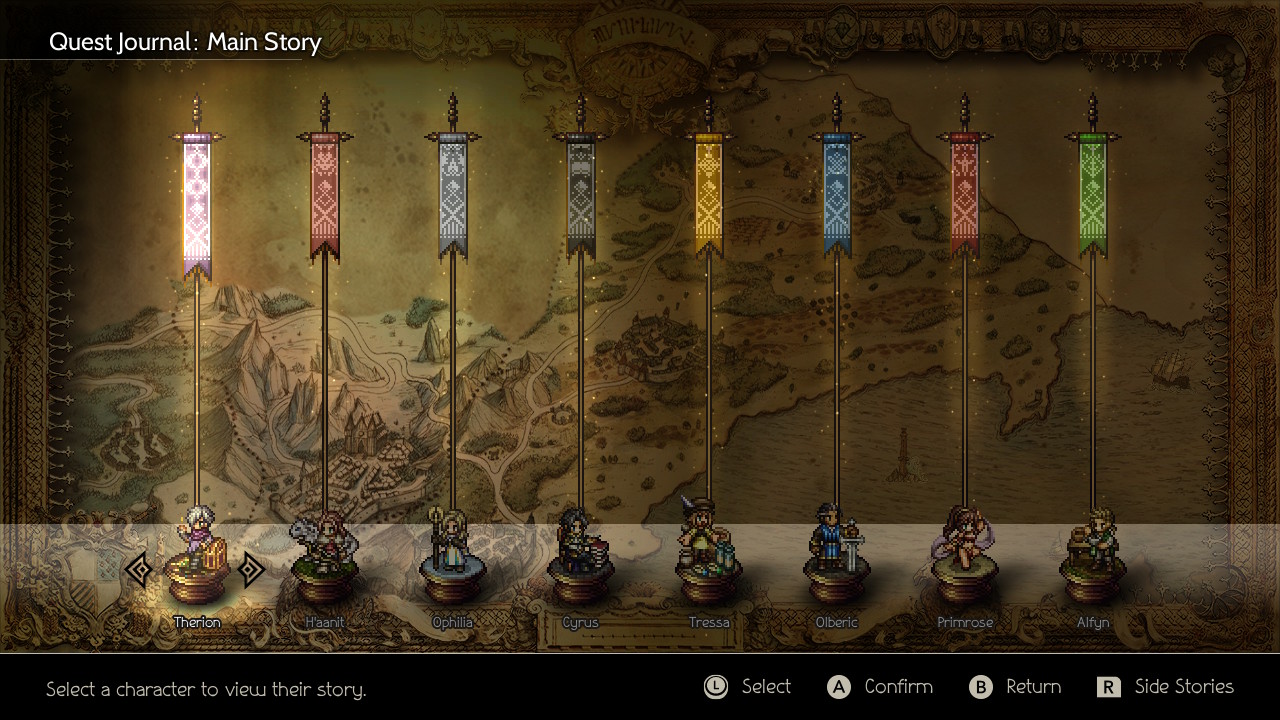Click the Confirm option

pyautogui.click(x=880, y=687)
